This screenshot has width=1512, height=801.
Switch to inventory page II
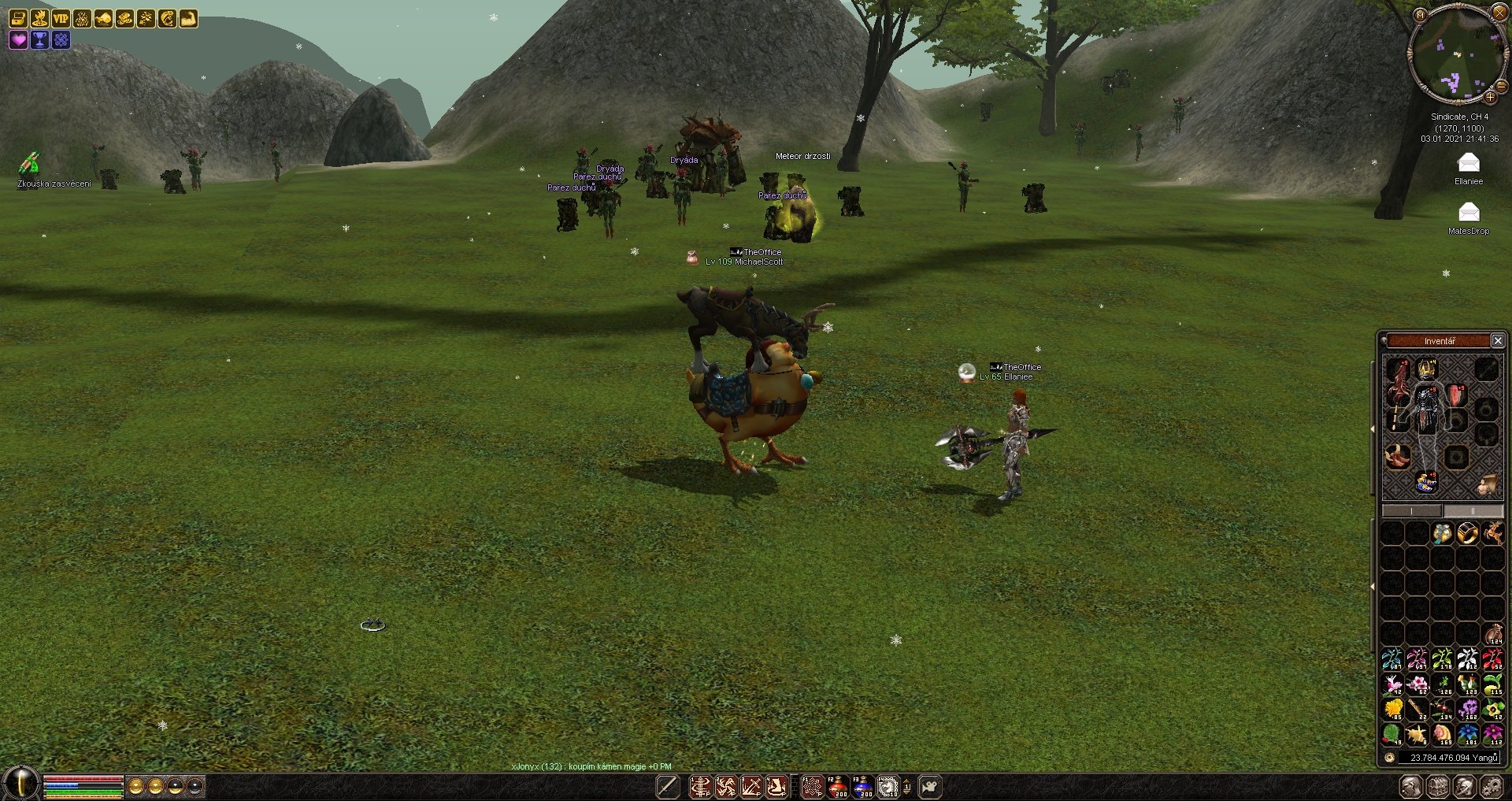coord(1473,511)
